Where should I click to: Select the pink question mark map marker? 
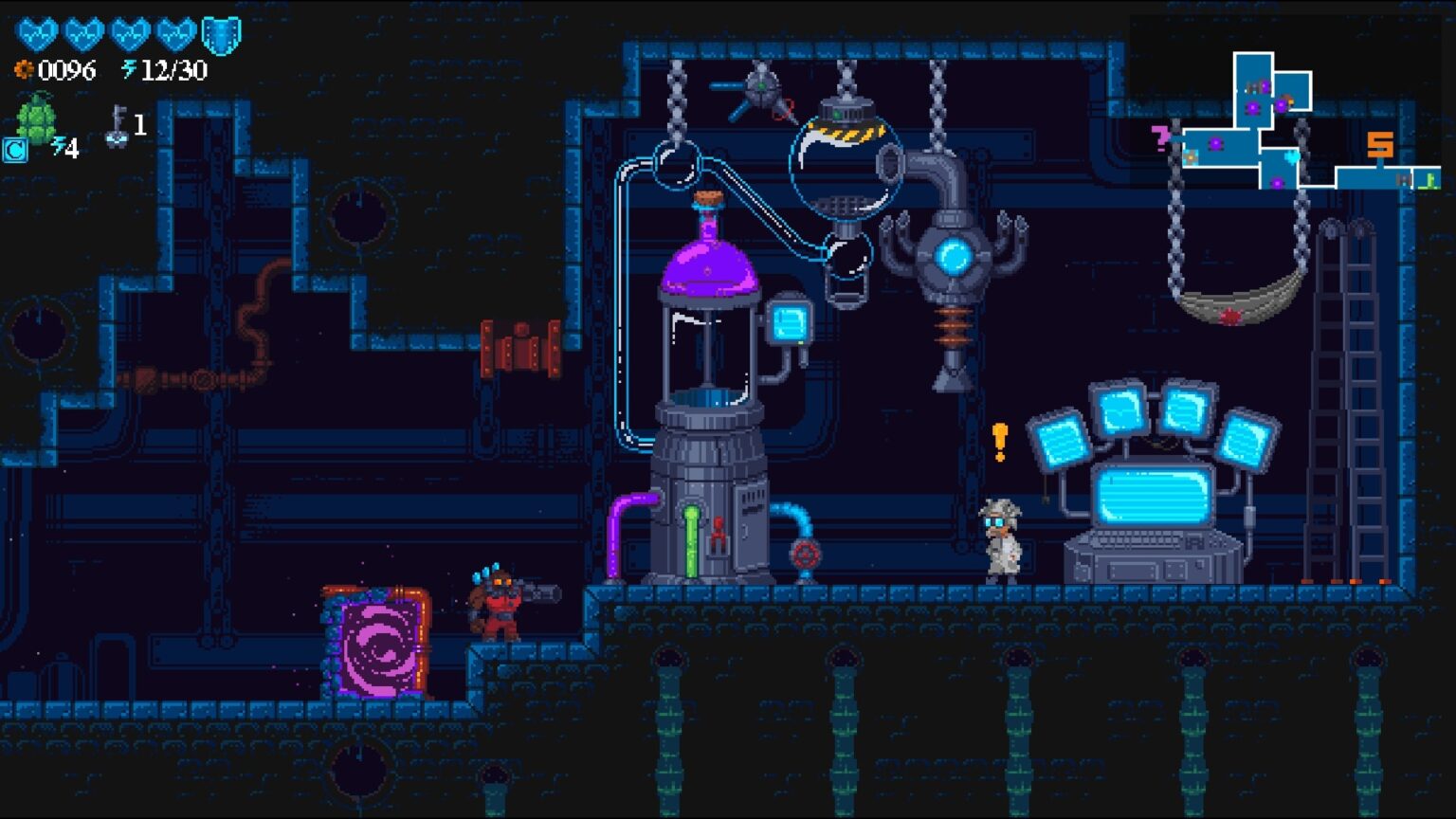pos(1161,137)
